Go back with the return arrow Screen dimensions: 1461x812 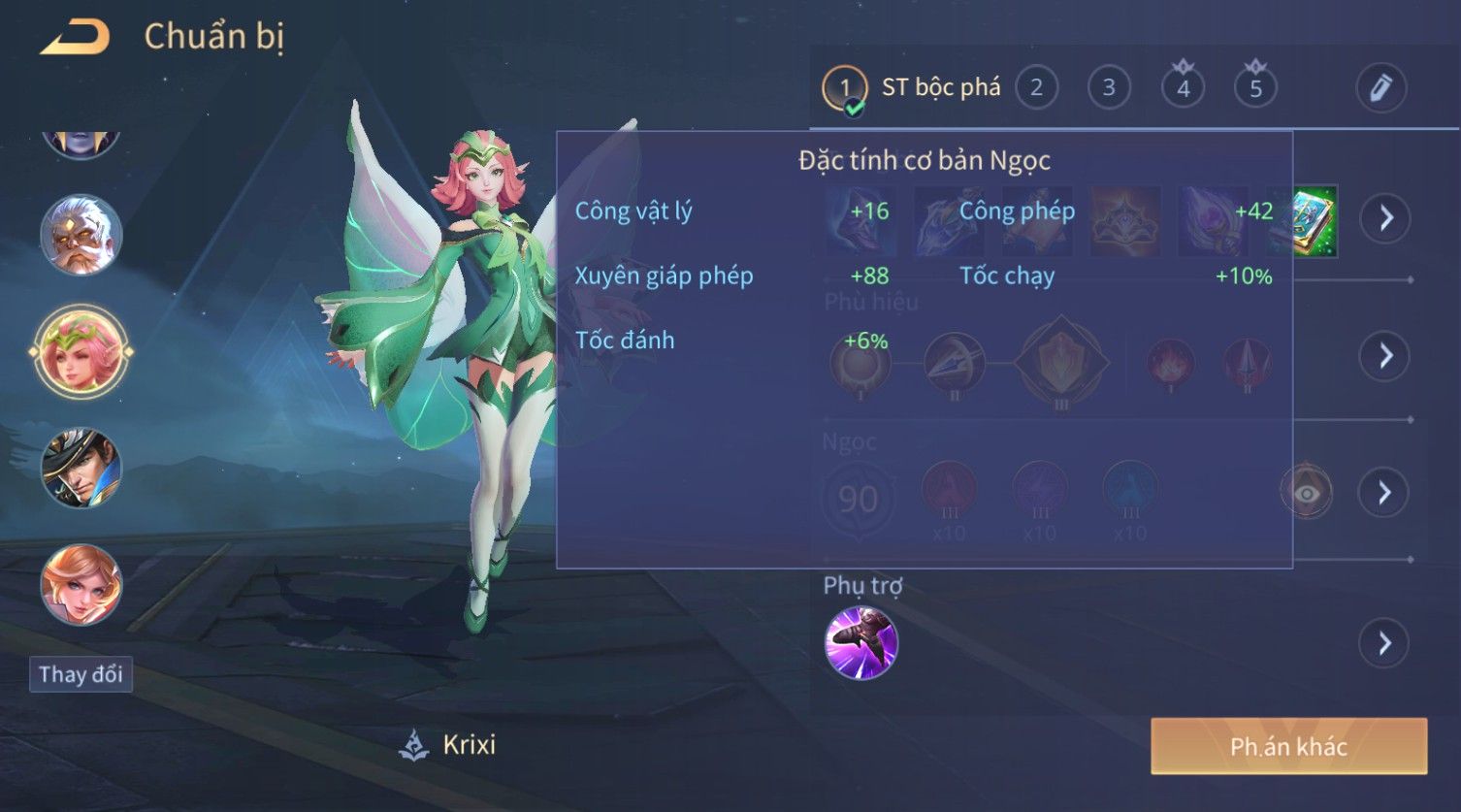[75, 38]
